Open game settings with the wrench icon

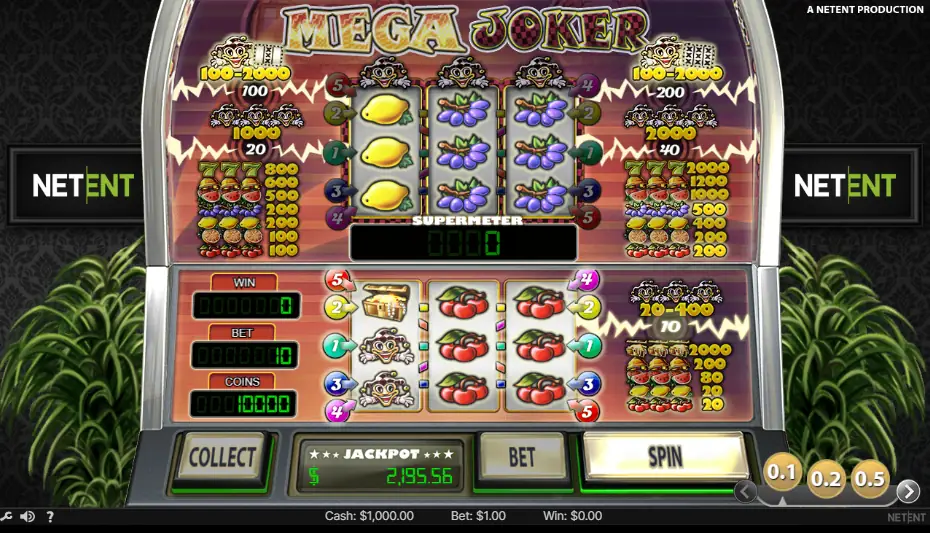click(6, 517)
